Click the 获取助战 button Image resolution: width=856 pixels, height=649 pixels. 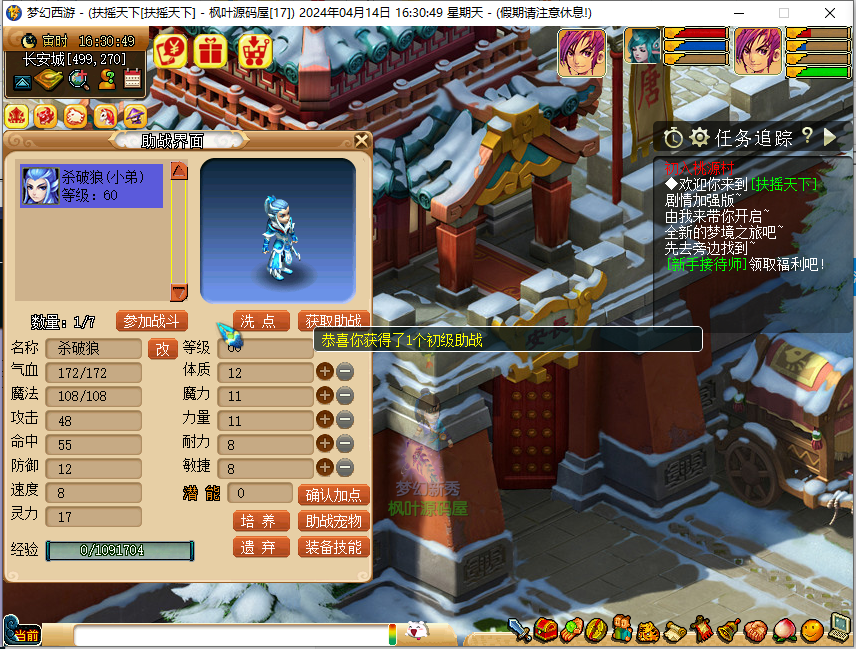(334, 321)
